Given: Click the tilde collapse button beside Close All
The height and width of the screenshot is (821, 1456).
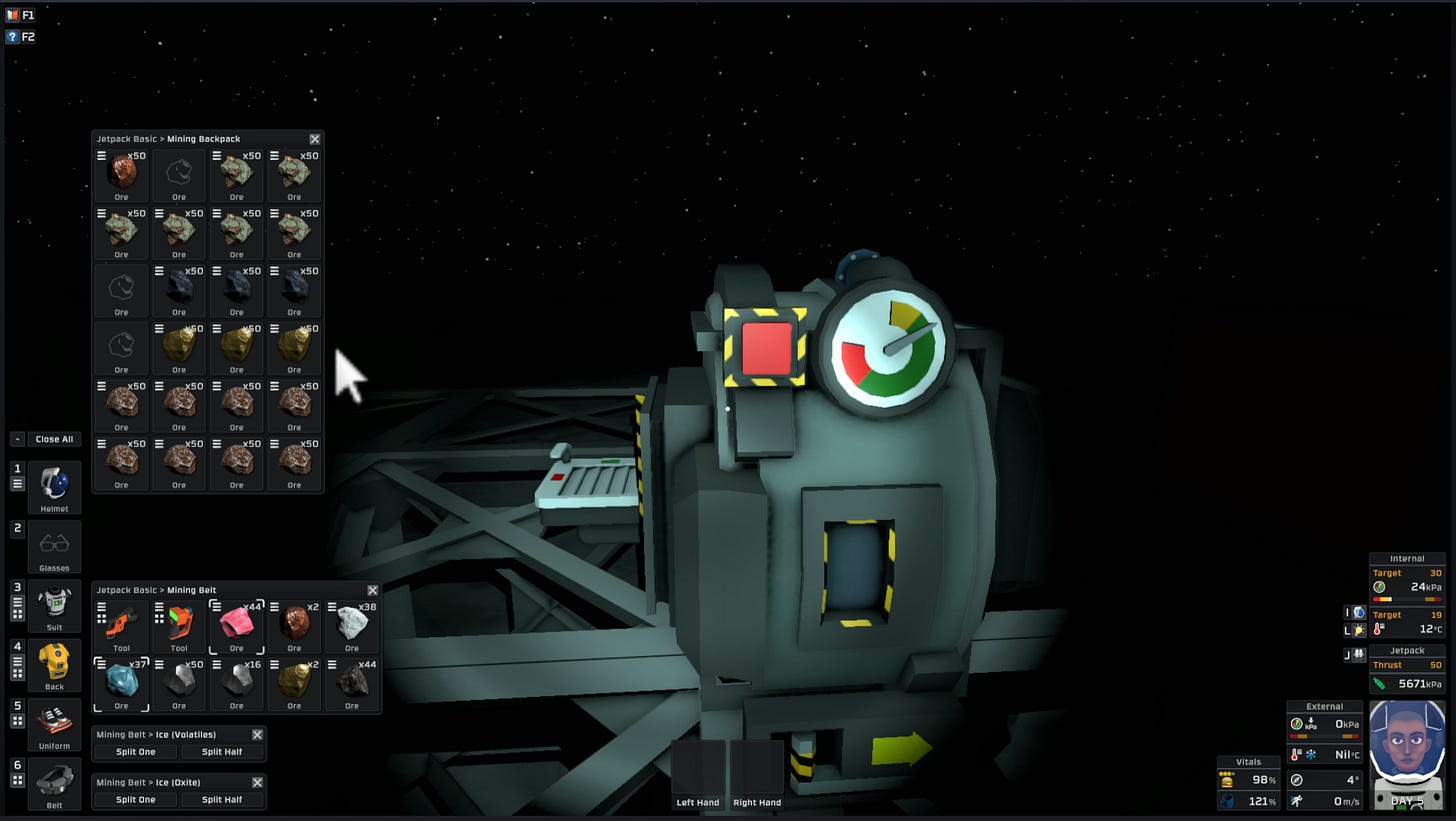Looking at the screenshot, I should point(15,438).
